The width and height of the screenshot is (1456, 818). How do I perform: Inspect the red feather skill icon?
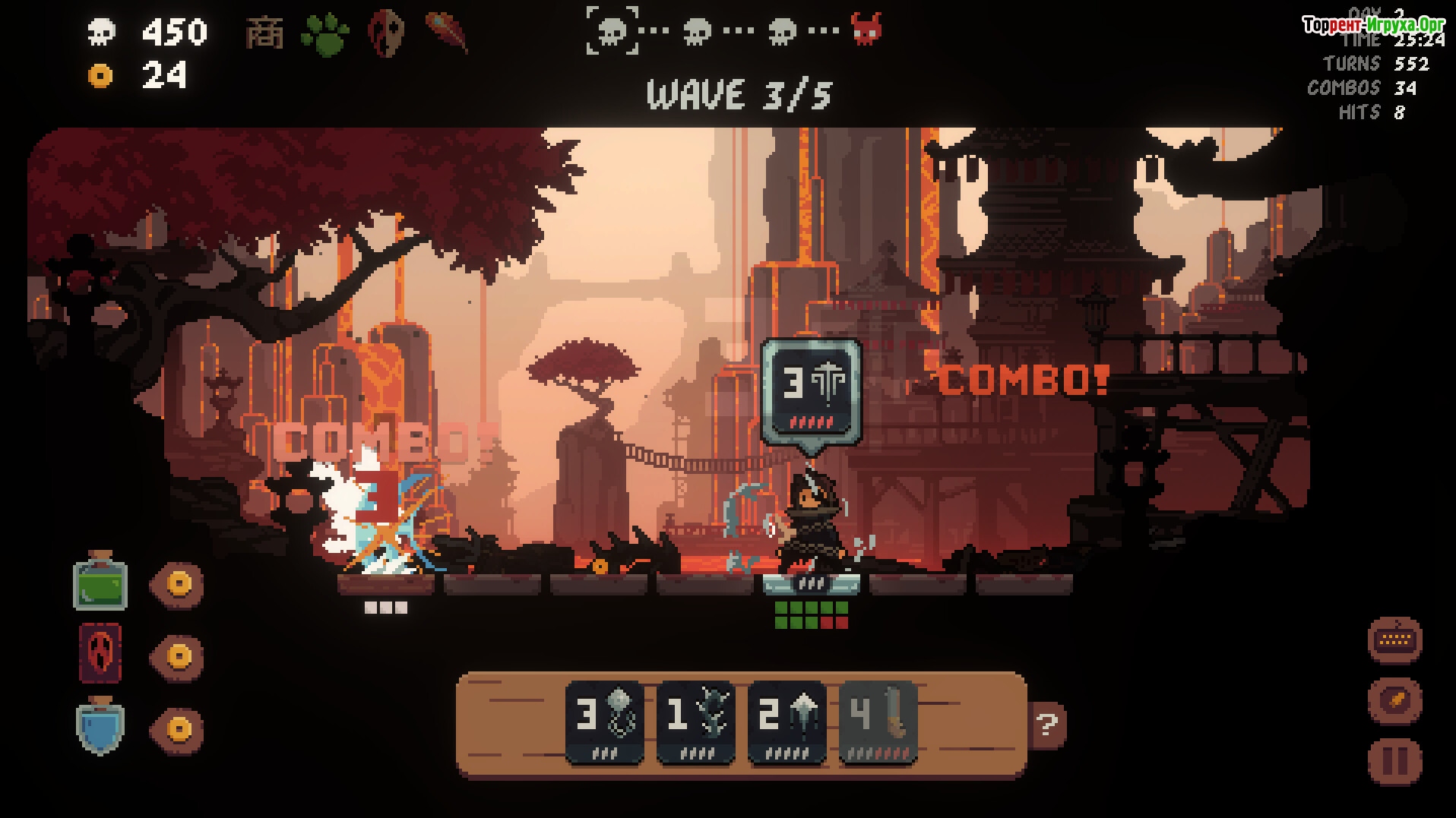(447, 32)
